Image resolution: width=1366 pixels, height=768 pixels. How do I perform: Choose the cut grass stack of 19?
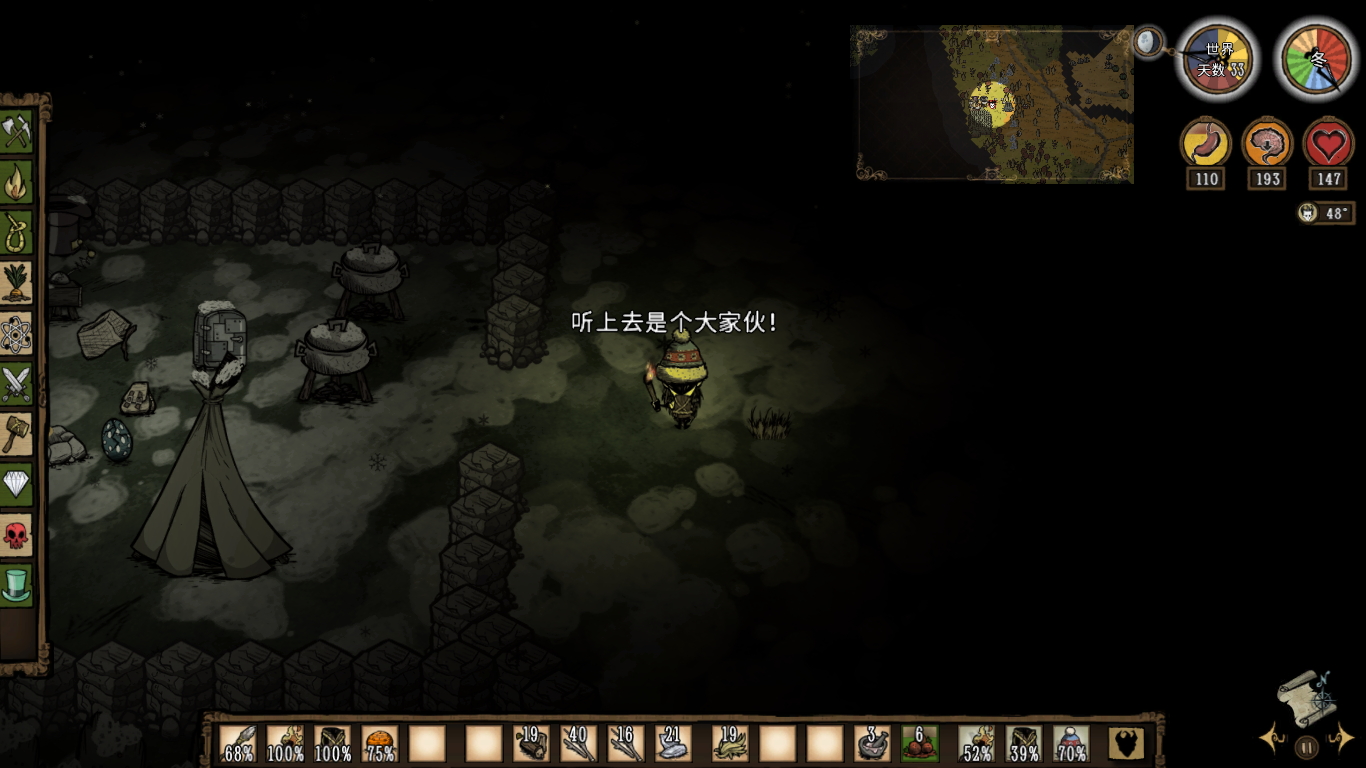(729, 744)
